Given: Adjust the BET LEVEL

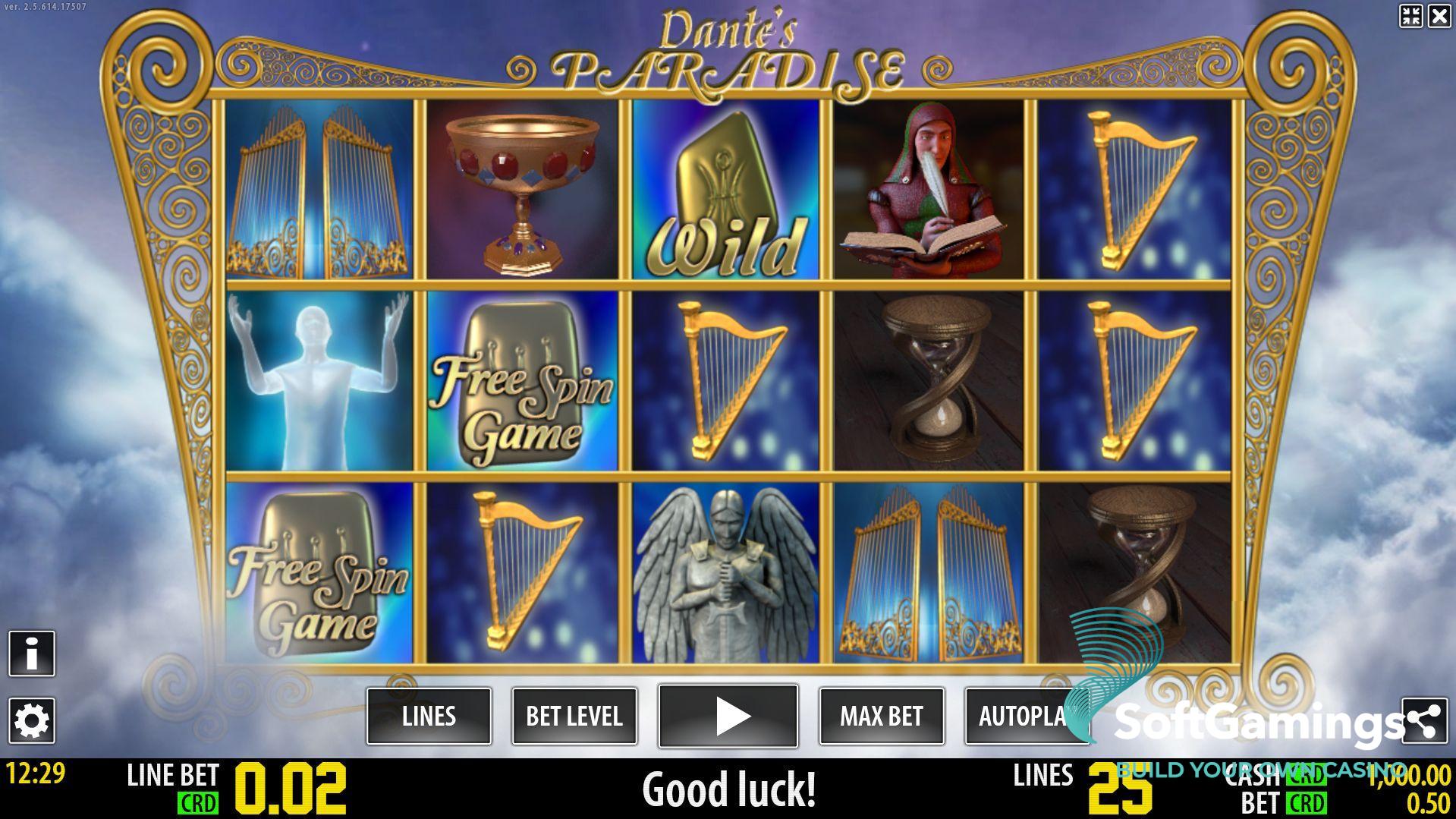Looking at the screenshot, I should [x=574, y=716].
